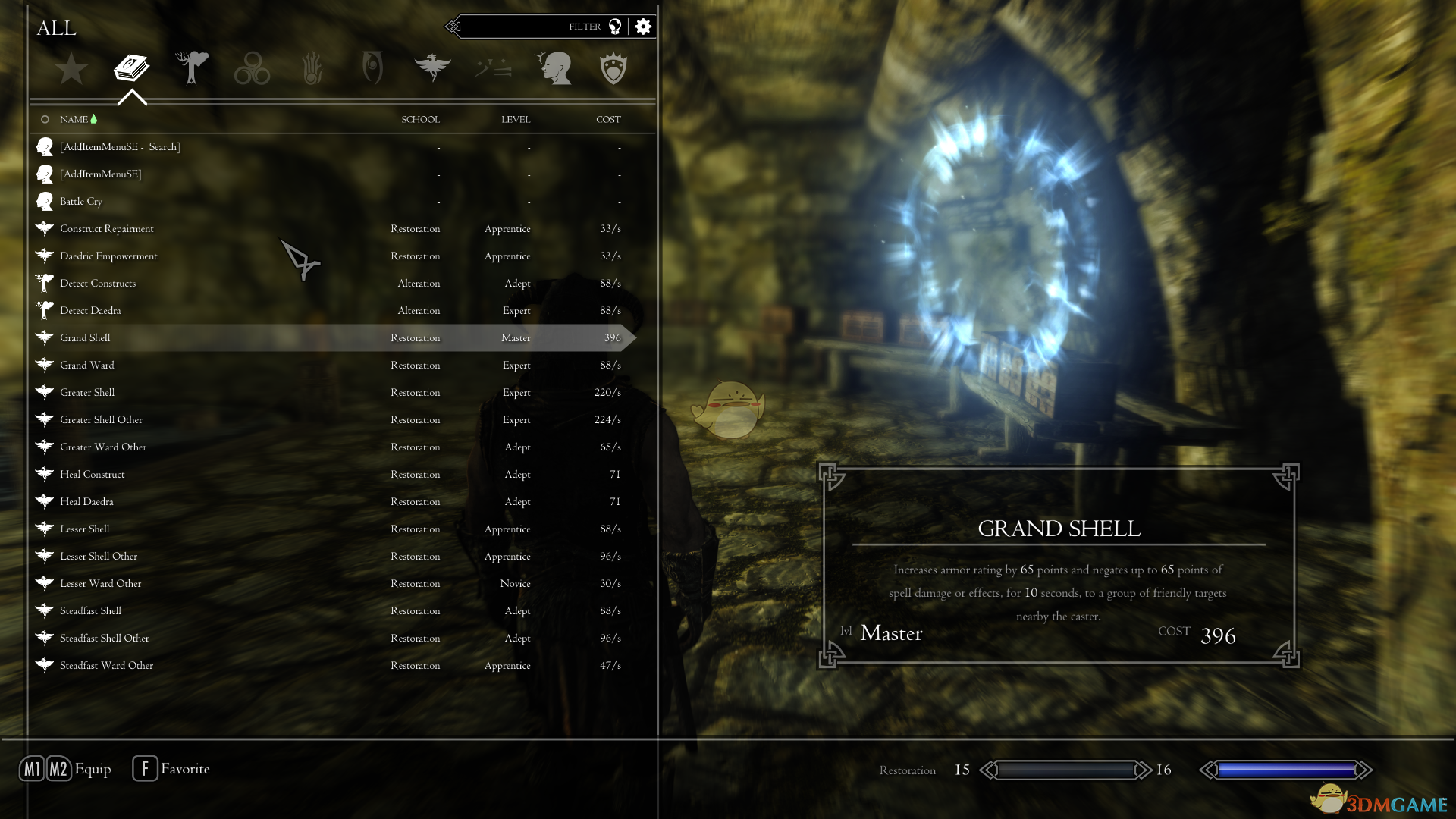Open the Alteration school tab
The image size is (1456, 819).
coord(192,68)
